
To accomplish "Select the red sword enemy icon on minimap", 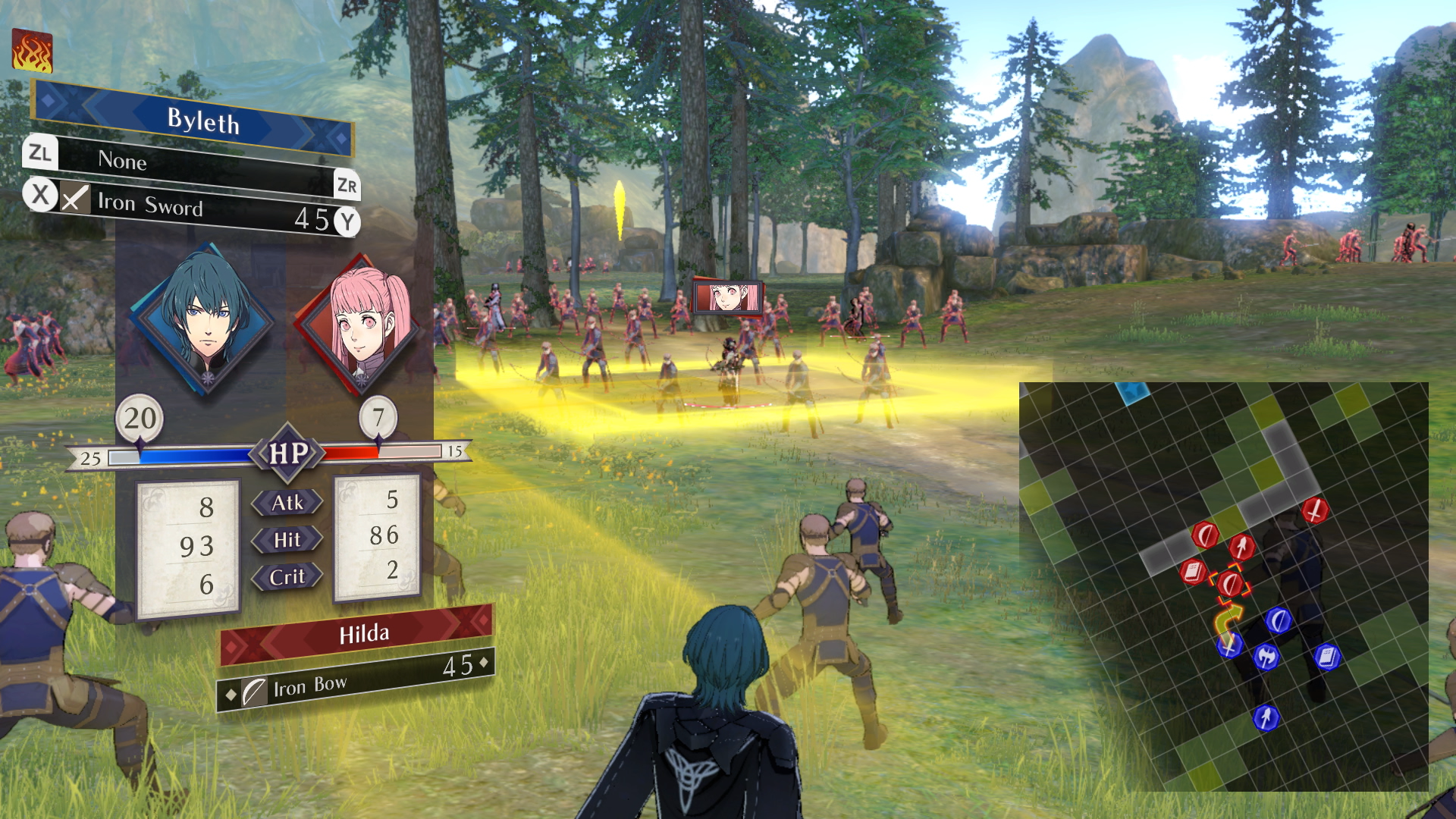I will pos(1313,511).
